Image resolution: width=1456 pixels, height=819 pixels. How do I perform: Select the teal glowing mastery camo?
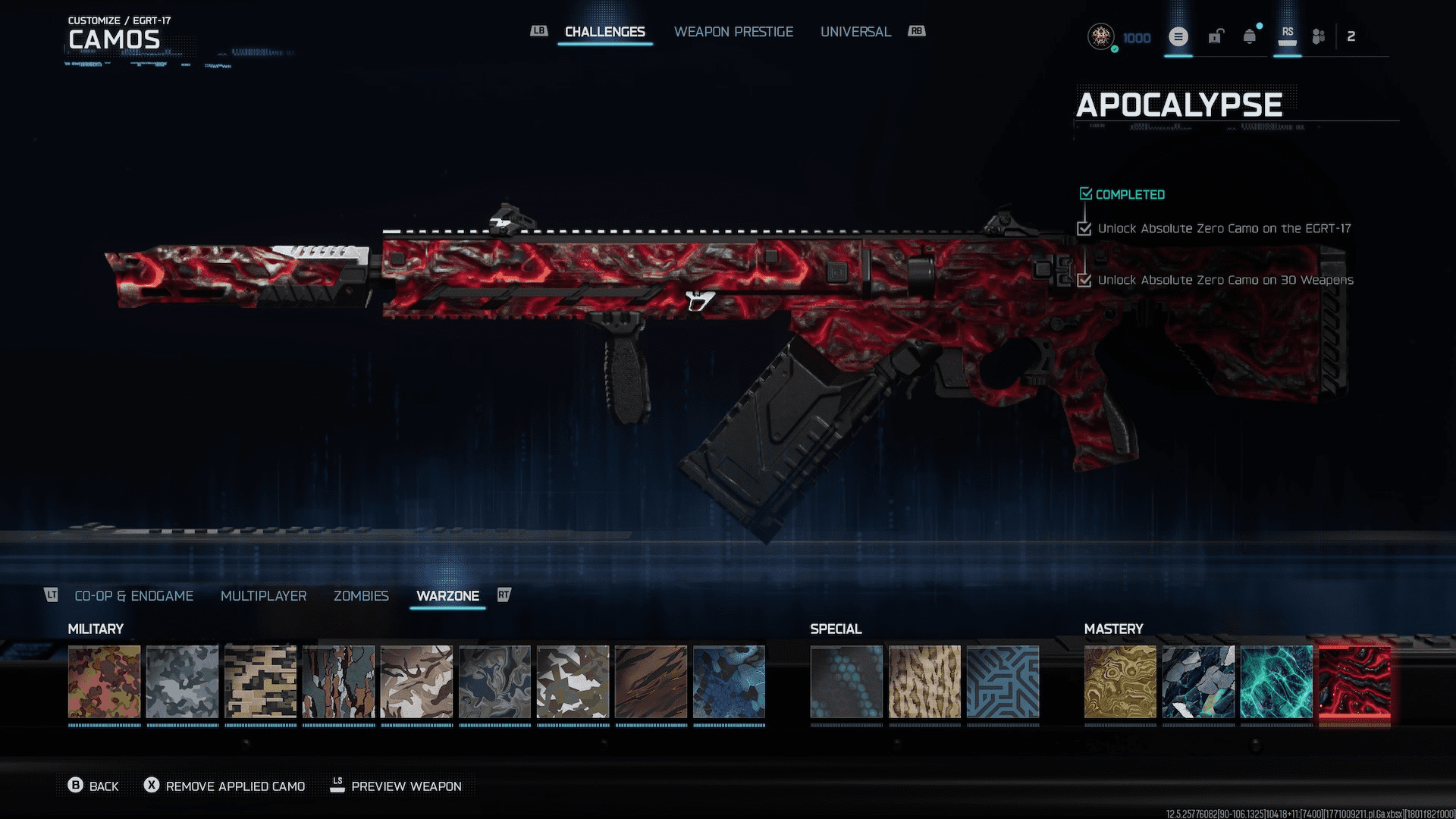pos(1276,682)
